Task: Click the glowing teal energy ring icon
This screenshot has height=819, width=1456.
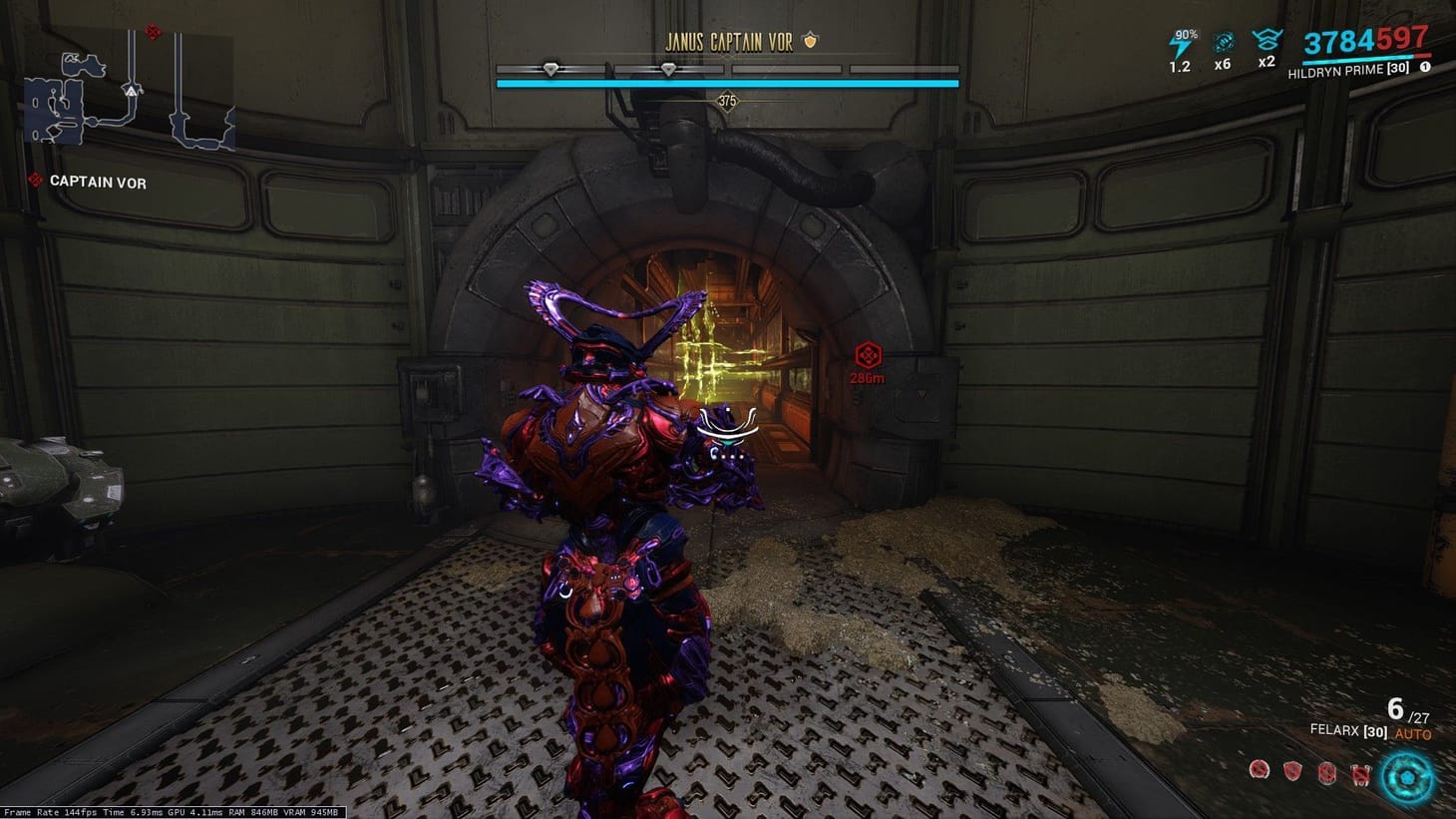Action: click(1407, 774)
